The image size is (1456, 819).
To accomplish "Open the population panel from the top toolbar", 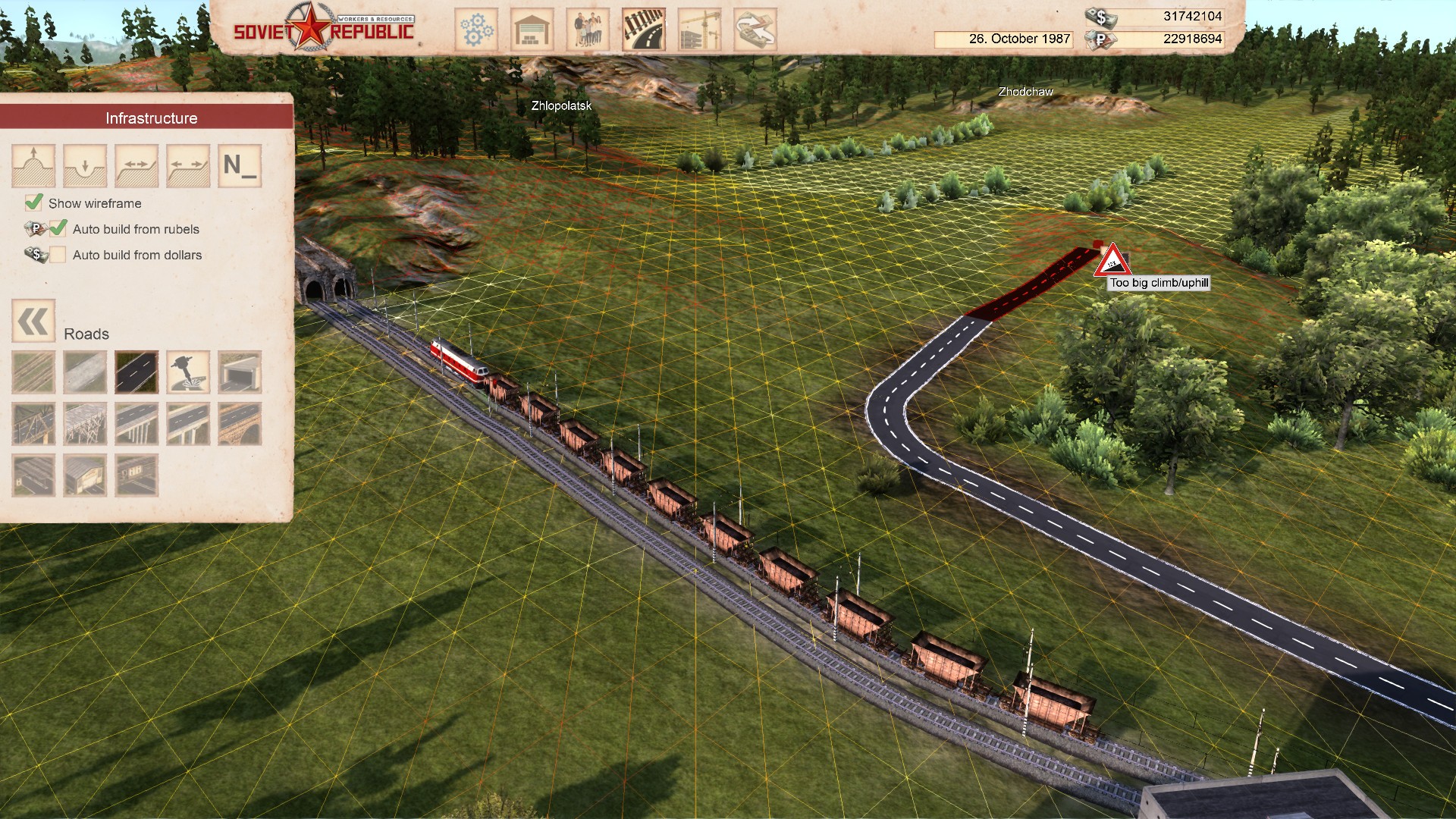I will 588,28.
